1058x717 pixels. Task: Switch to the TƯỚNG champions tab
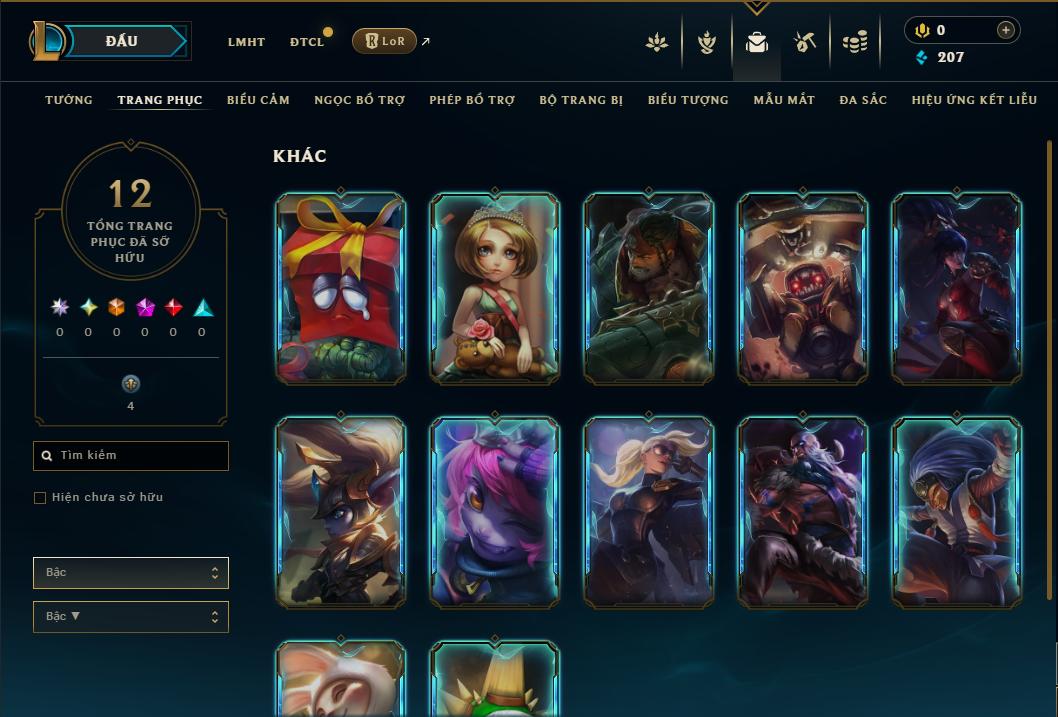(69, 100)
